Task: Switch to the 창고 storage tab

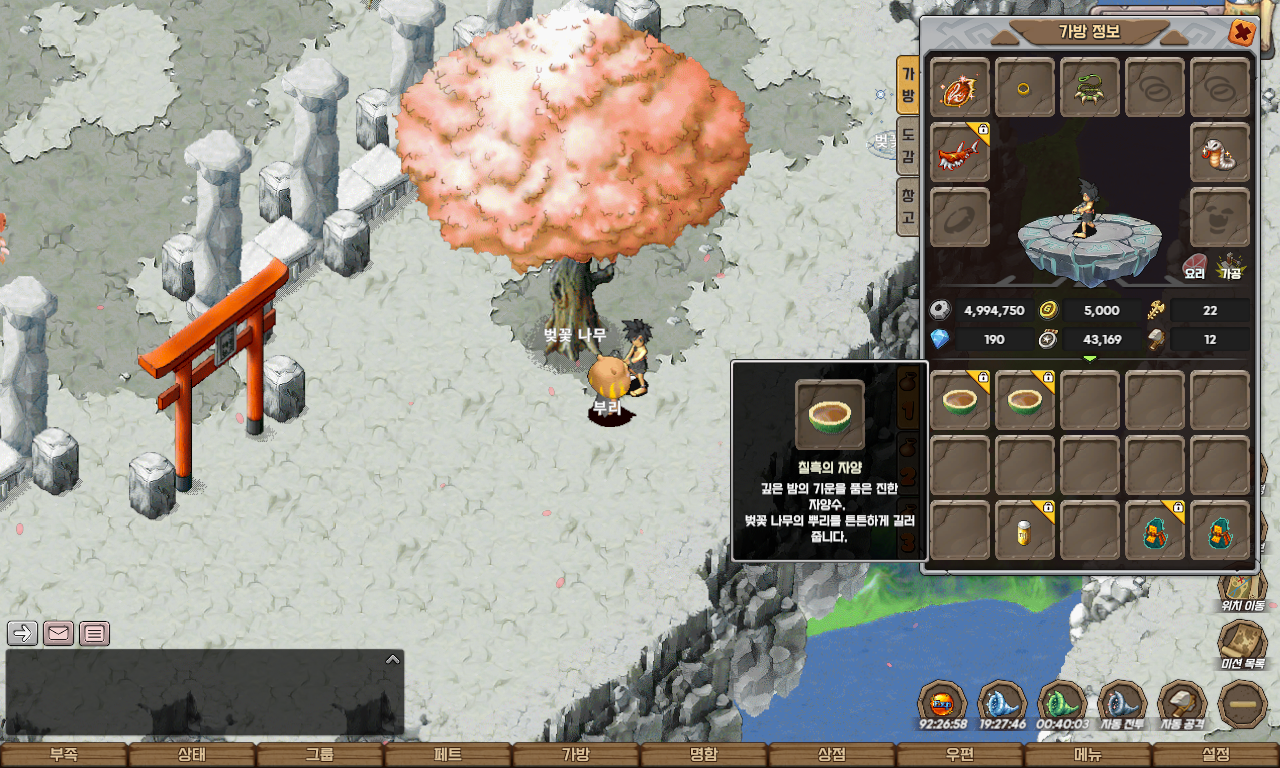Action: (907, 206)
